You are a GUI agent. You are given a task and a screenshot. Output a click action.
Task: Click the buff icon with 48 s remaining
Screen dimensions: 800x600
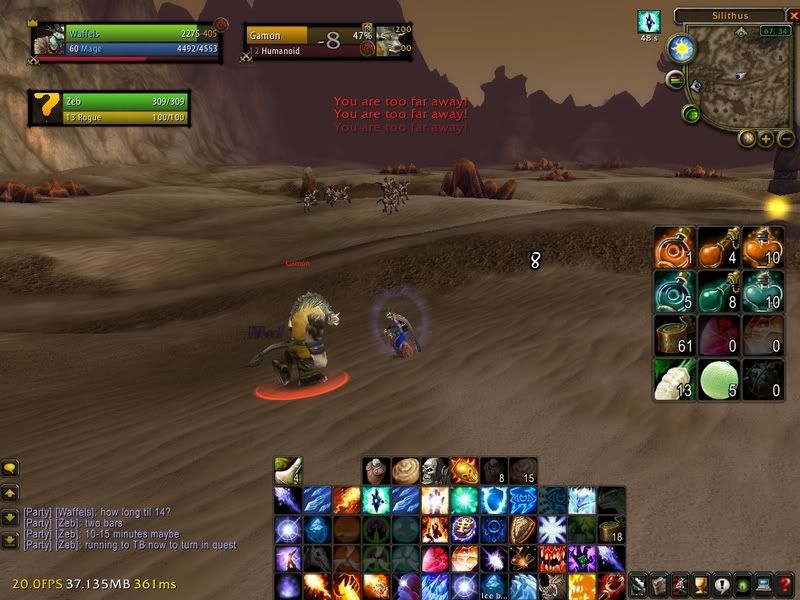(649, 22)
